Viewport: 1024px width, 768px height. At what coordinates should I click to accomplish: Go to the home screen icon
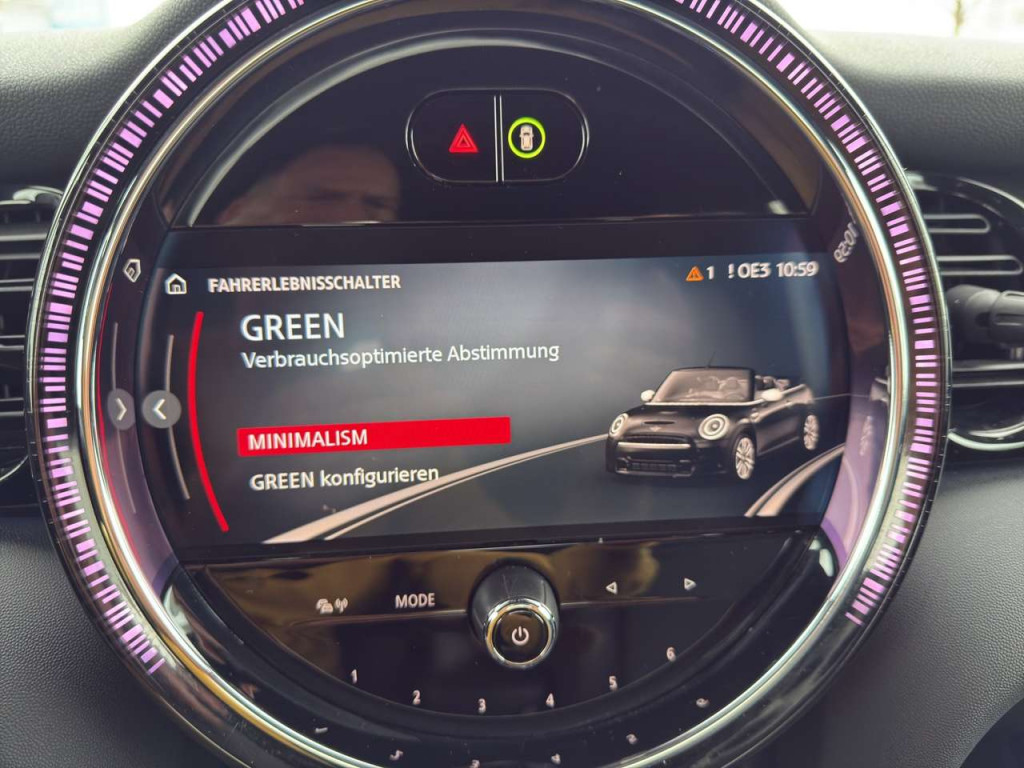[176, 284]
